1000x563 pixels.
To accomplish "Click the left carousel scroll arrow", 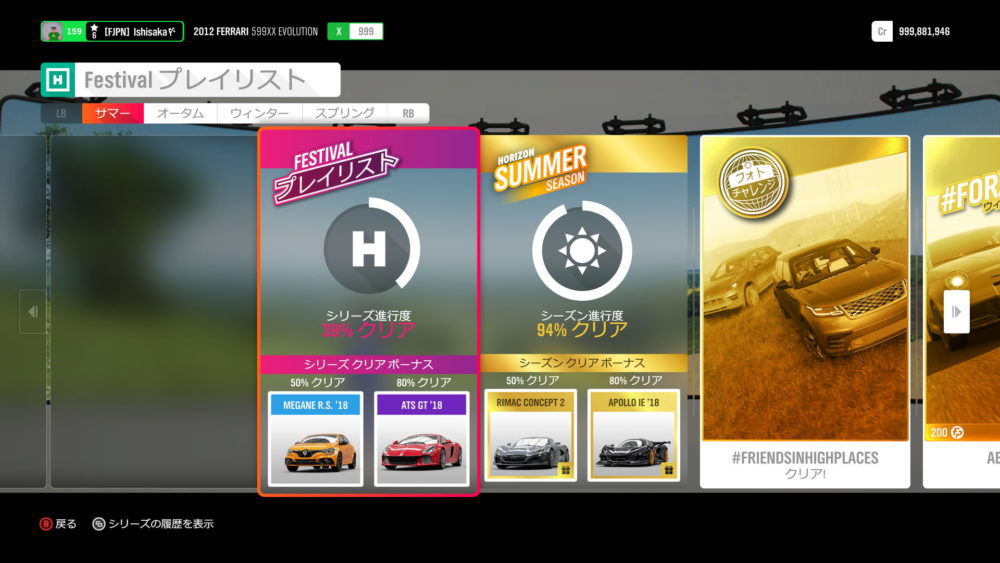I will 32,312.
